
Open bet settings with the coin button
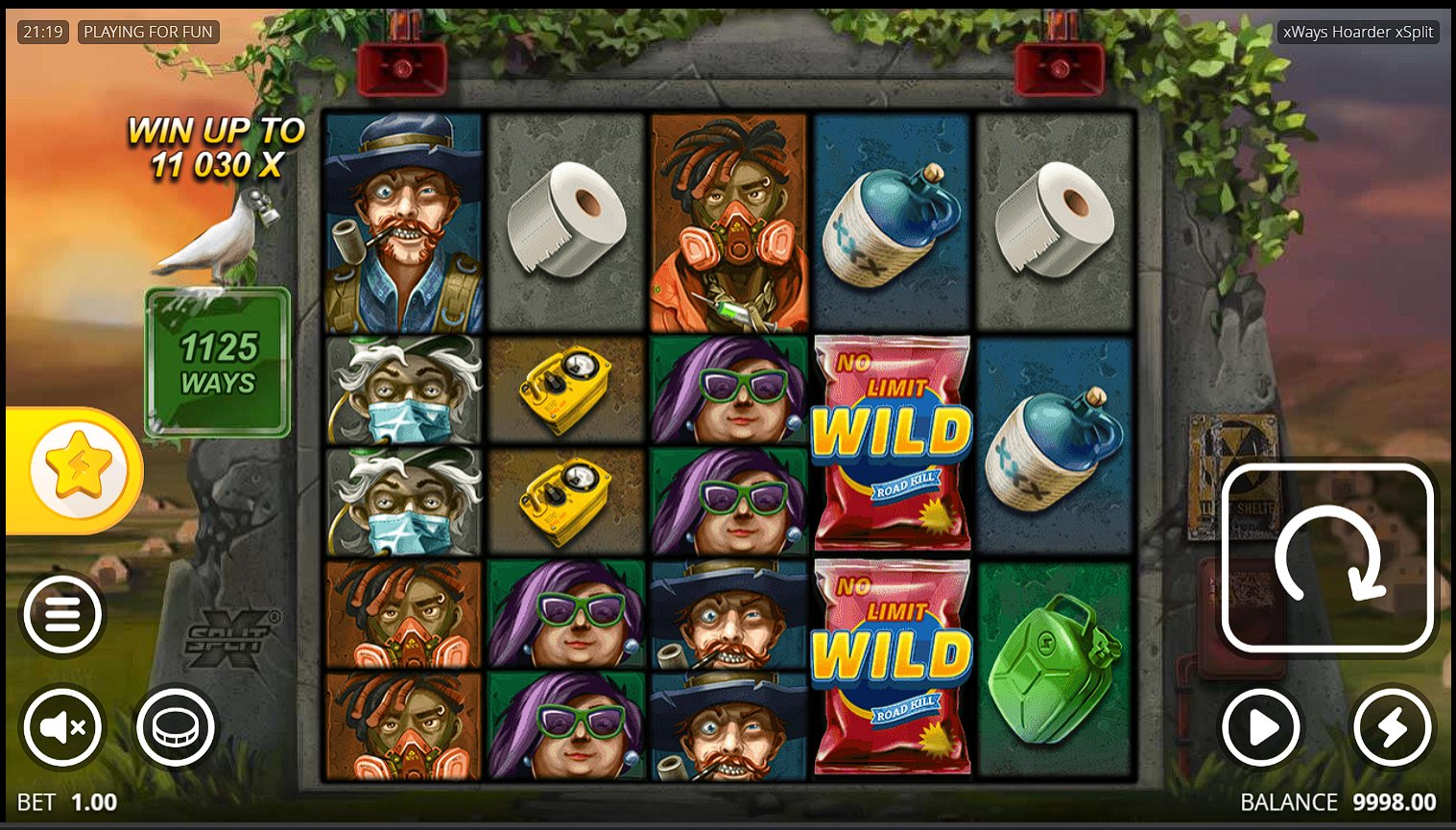pyautogui.click(x=176, y=727)
